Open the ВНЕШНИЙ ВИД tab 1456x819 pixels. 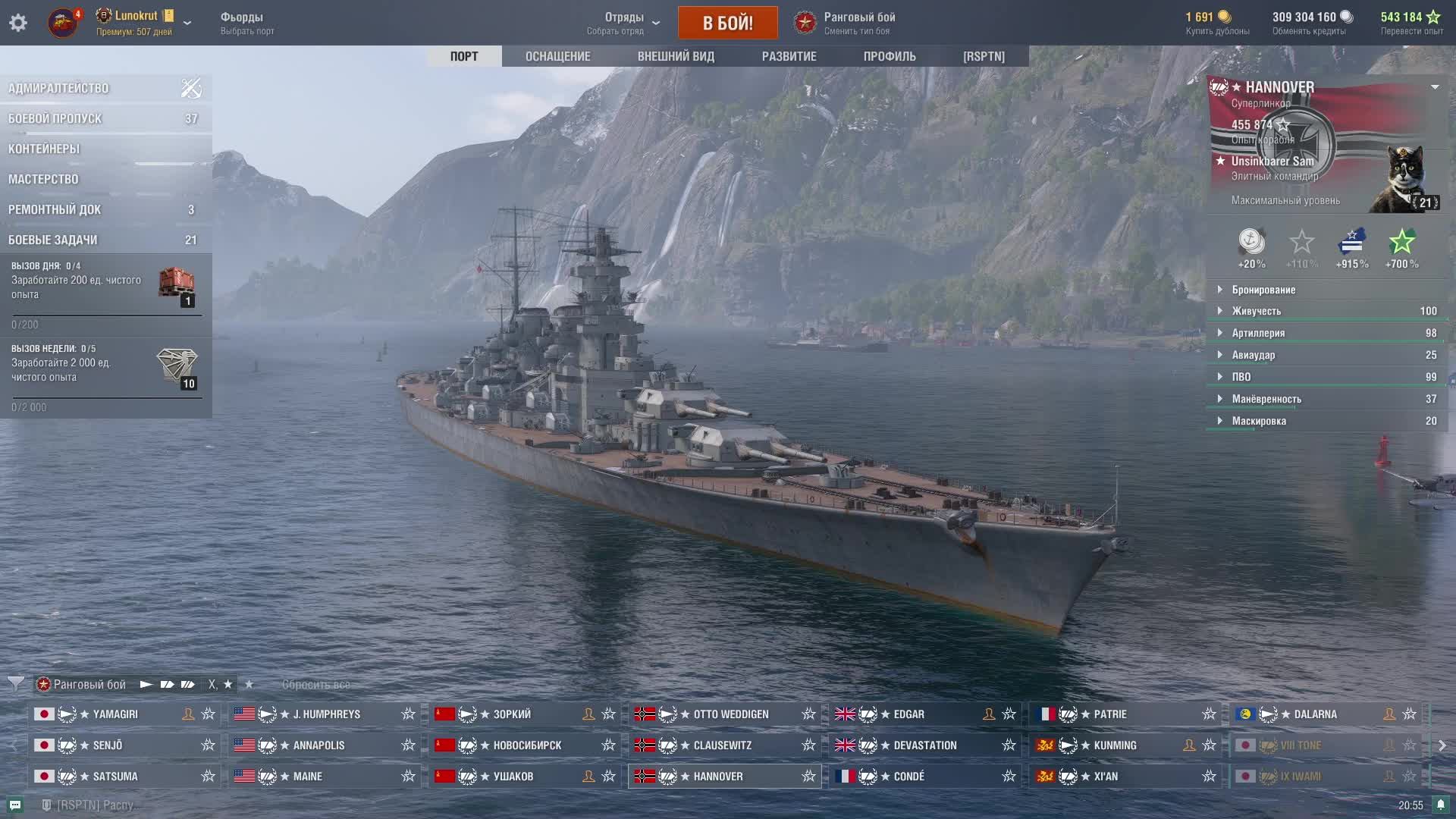point(676,56)
